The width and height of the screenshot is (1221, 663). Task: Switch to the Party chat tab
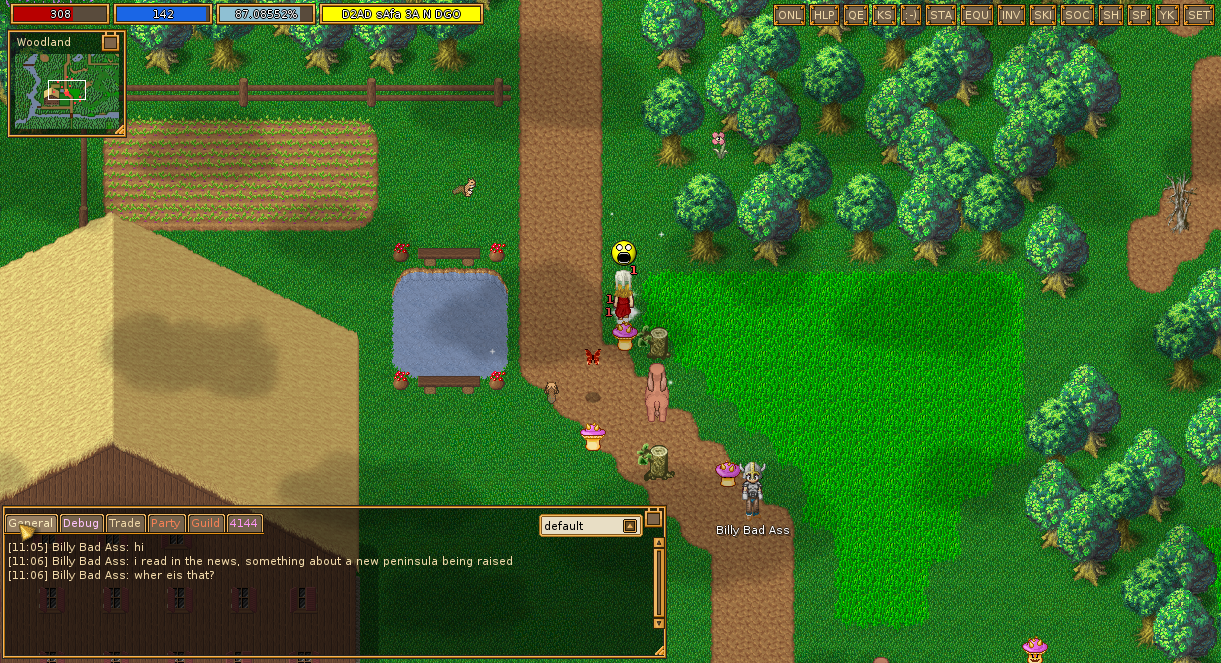[x=166, y=523]
